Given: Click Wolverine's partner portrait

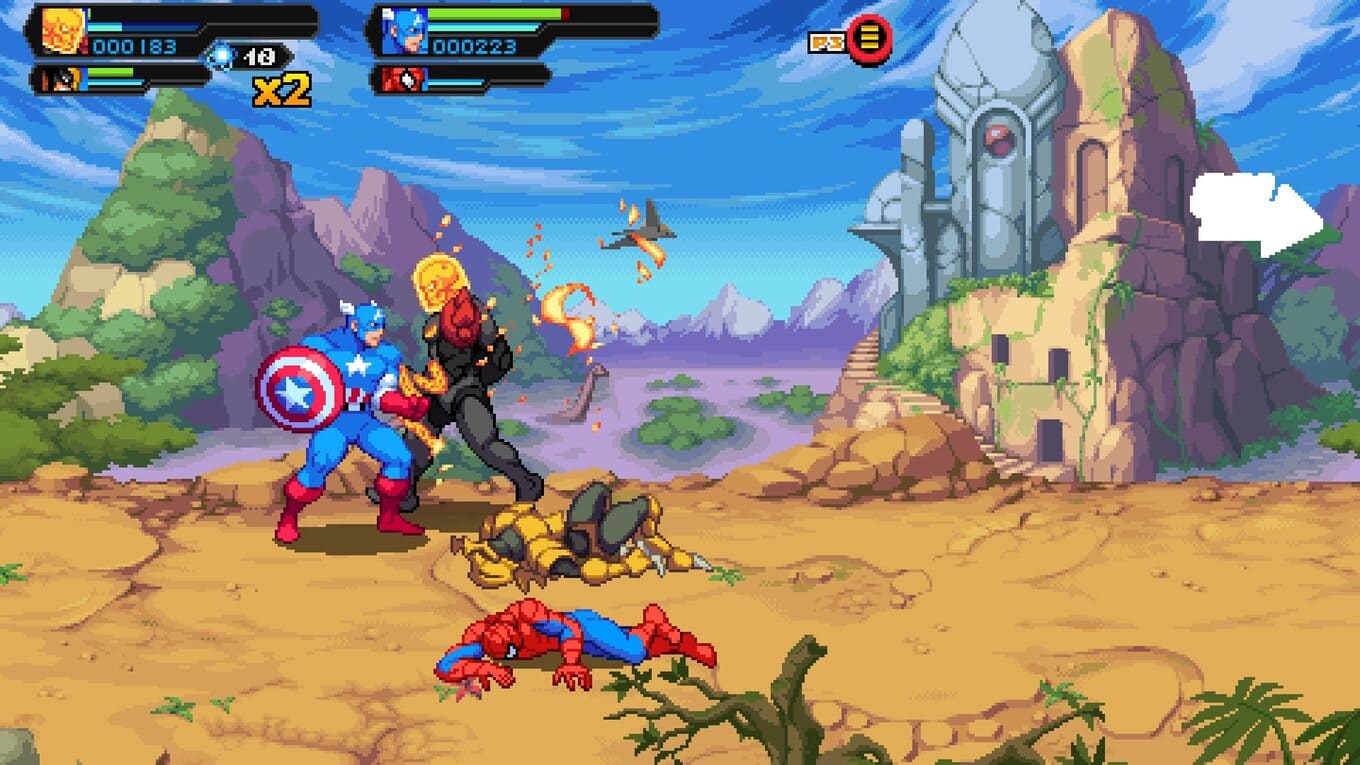Looking at the screenshot, I should pyautogui.click(x=62, y=78).
